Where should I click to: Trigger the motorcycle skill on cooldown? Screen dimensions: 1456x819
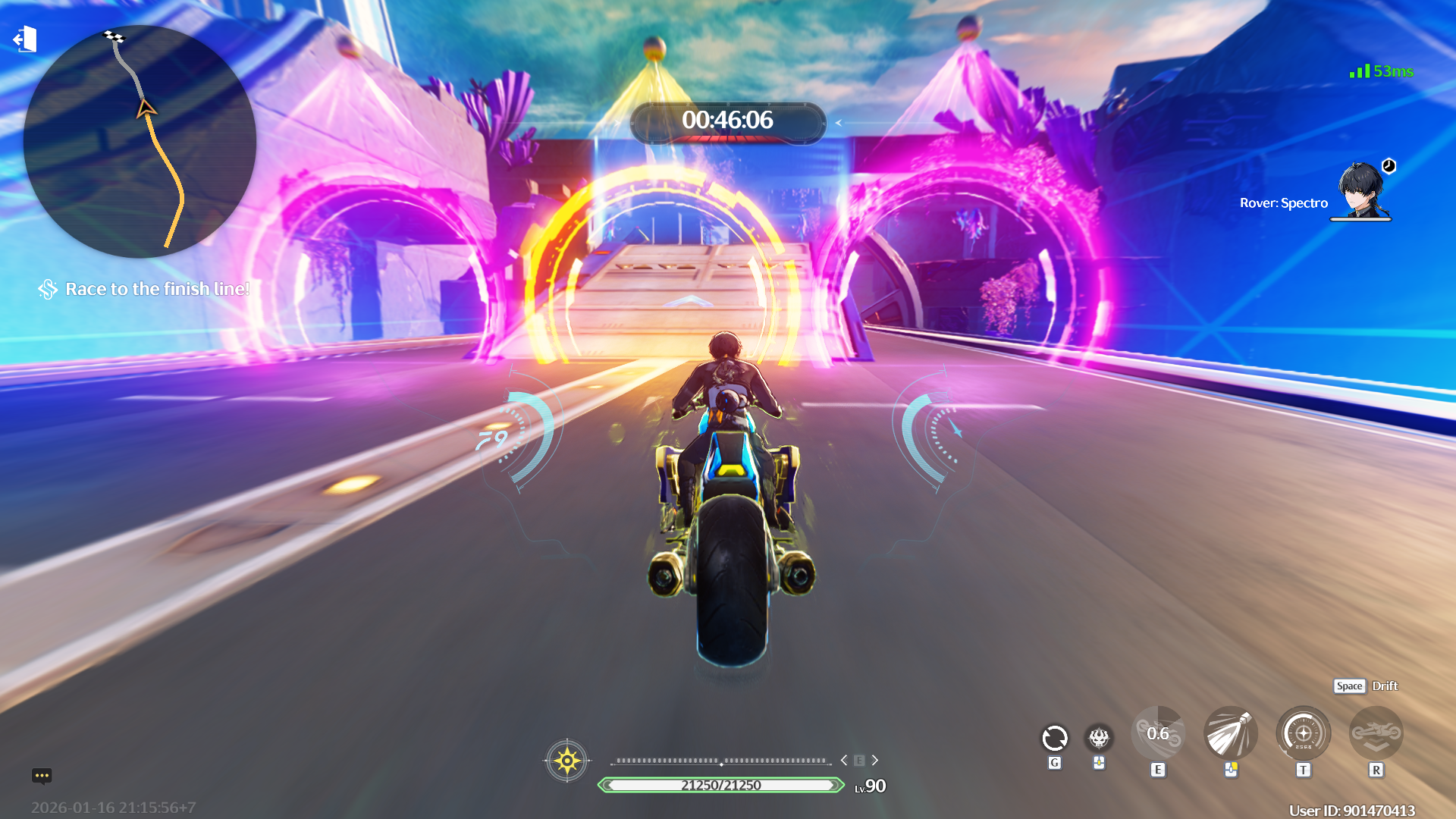tap(1158, 733)
